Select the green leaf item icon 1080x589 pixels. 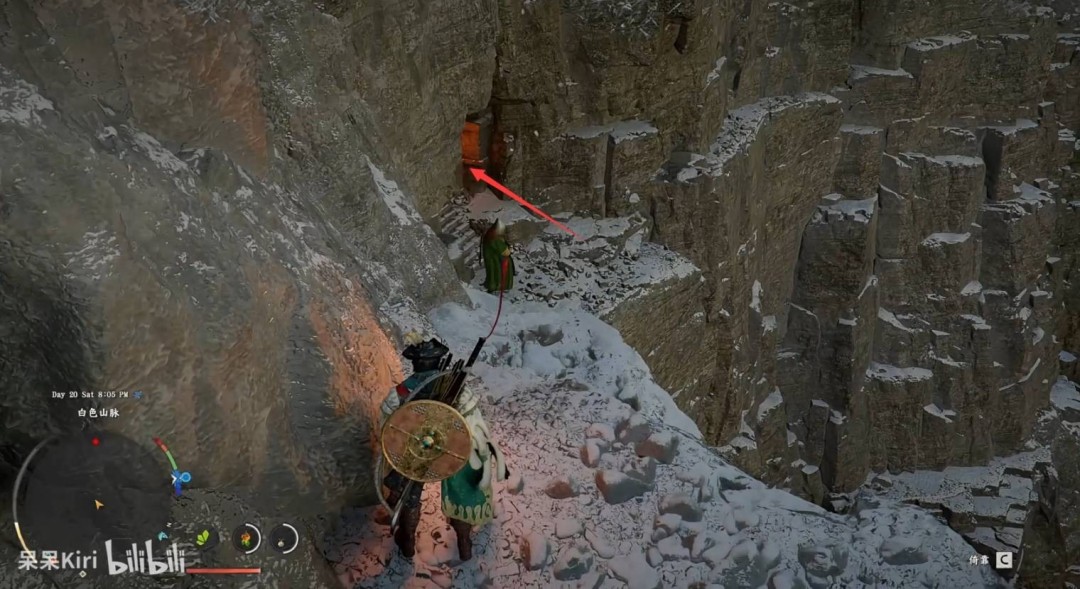pos(204,538)
